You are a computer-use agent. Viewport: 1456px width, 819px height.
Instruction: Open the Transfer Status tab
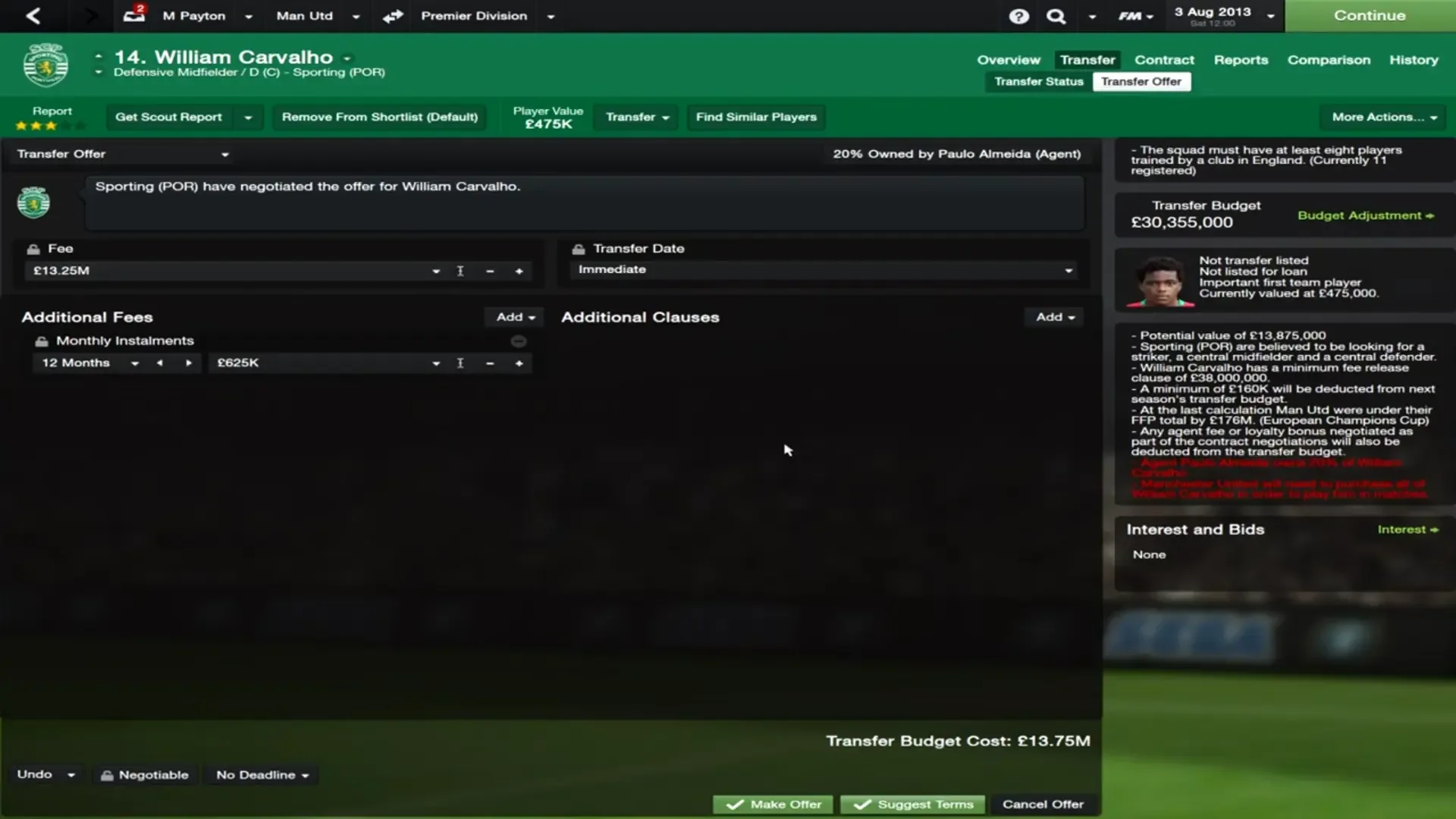[x=1037, y=81]
